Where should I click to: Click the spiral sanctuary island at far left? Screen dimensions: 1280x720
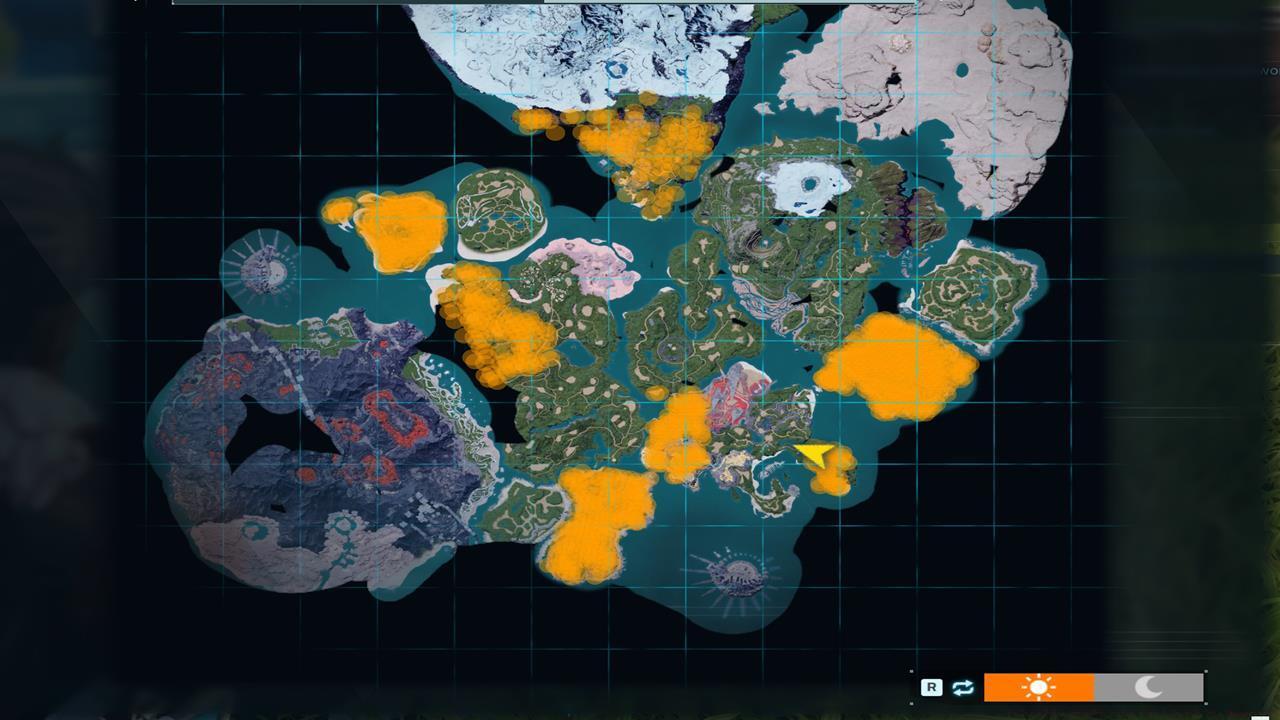point(265,270)
